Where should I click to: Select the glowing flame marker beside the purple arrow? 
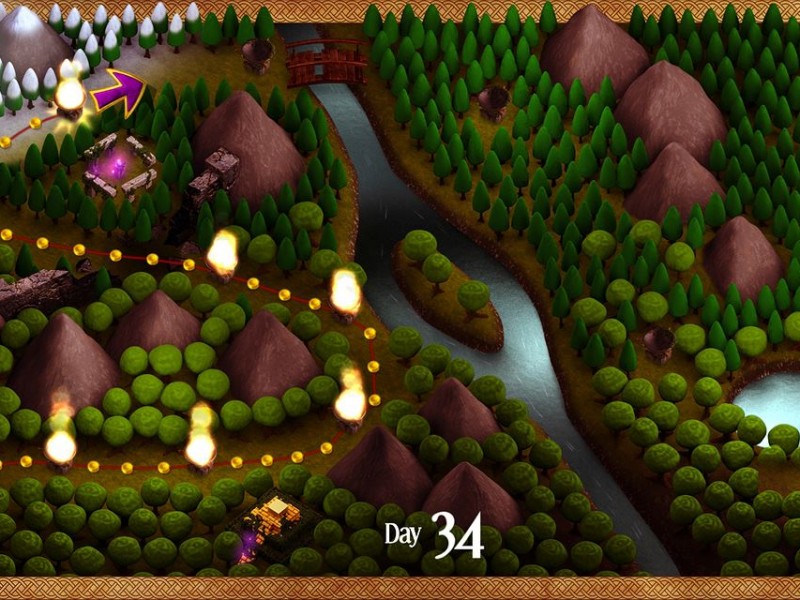[69, 94]
